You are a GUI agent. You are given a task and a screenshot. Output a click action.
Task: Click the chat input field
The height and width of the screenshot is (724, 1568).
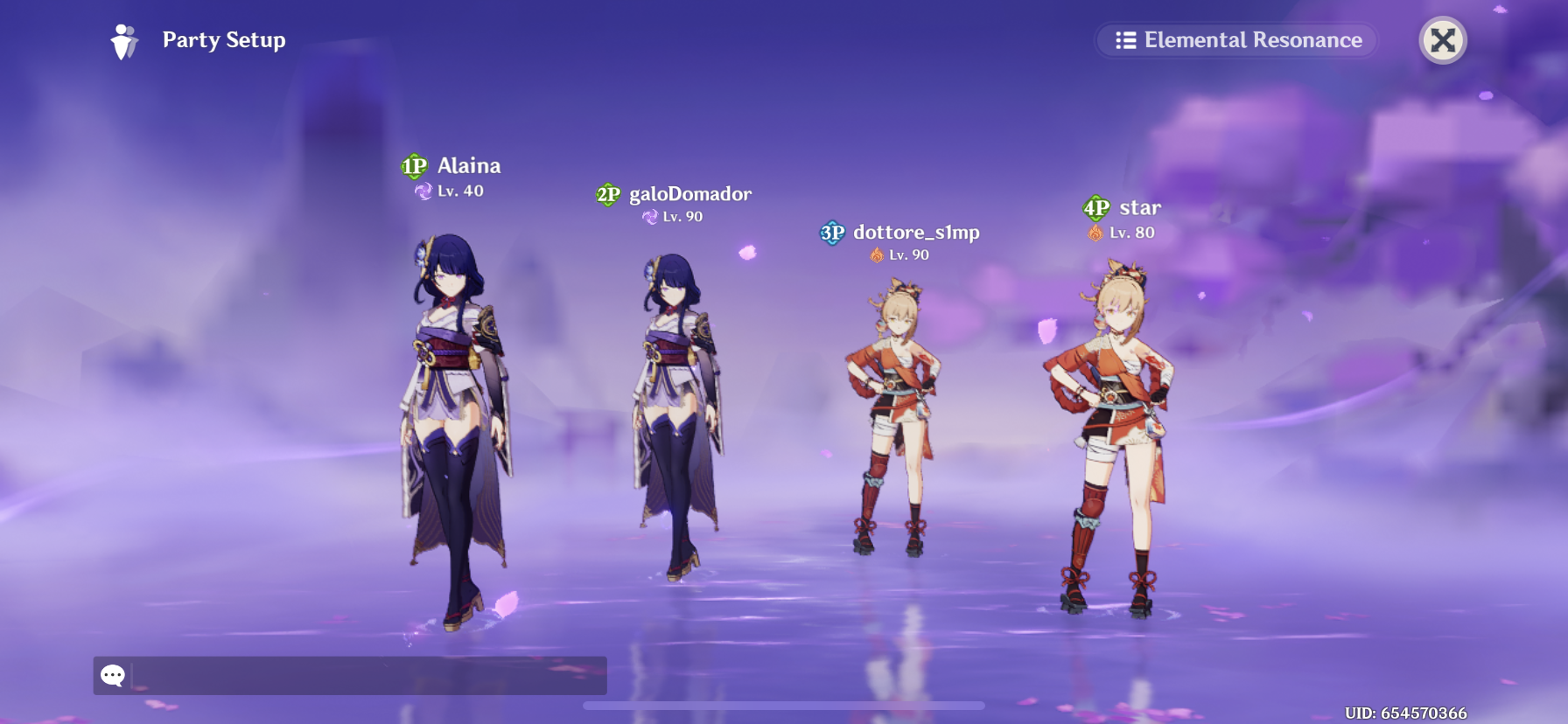coord(350,677)
